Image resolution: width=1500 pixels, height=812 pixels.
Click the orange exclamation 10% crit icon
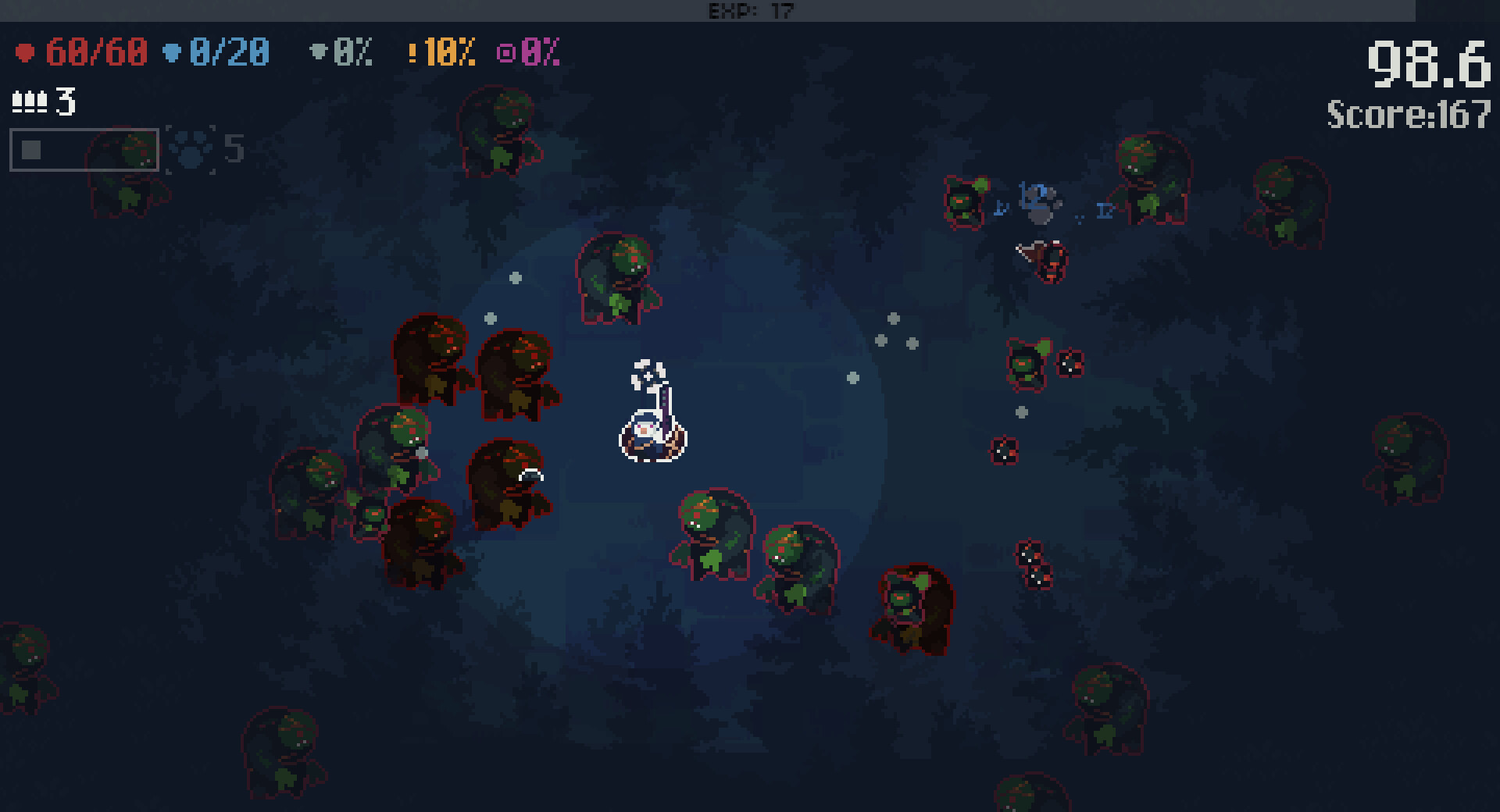tap(412, 53)
